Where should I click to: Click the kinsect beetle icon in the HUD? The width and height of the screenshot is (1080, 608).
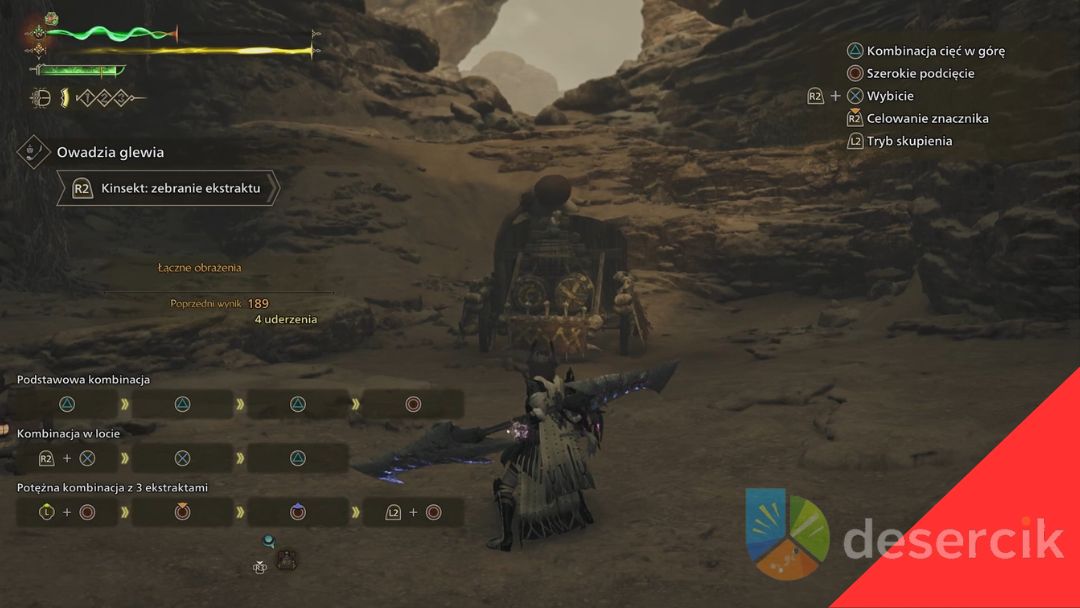point(42,98)
